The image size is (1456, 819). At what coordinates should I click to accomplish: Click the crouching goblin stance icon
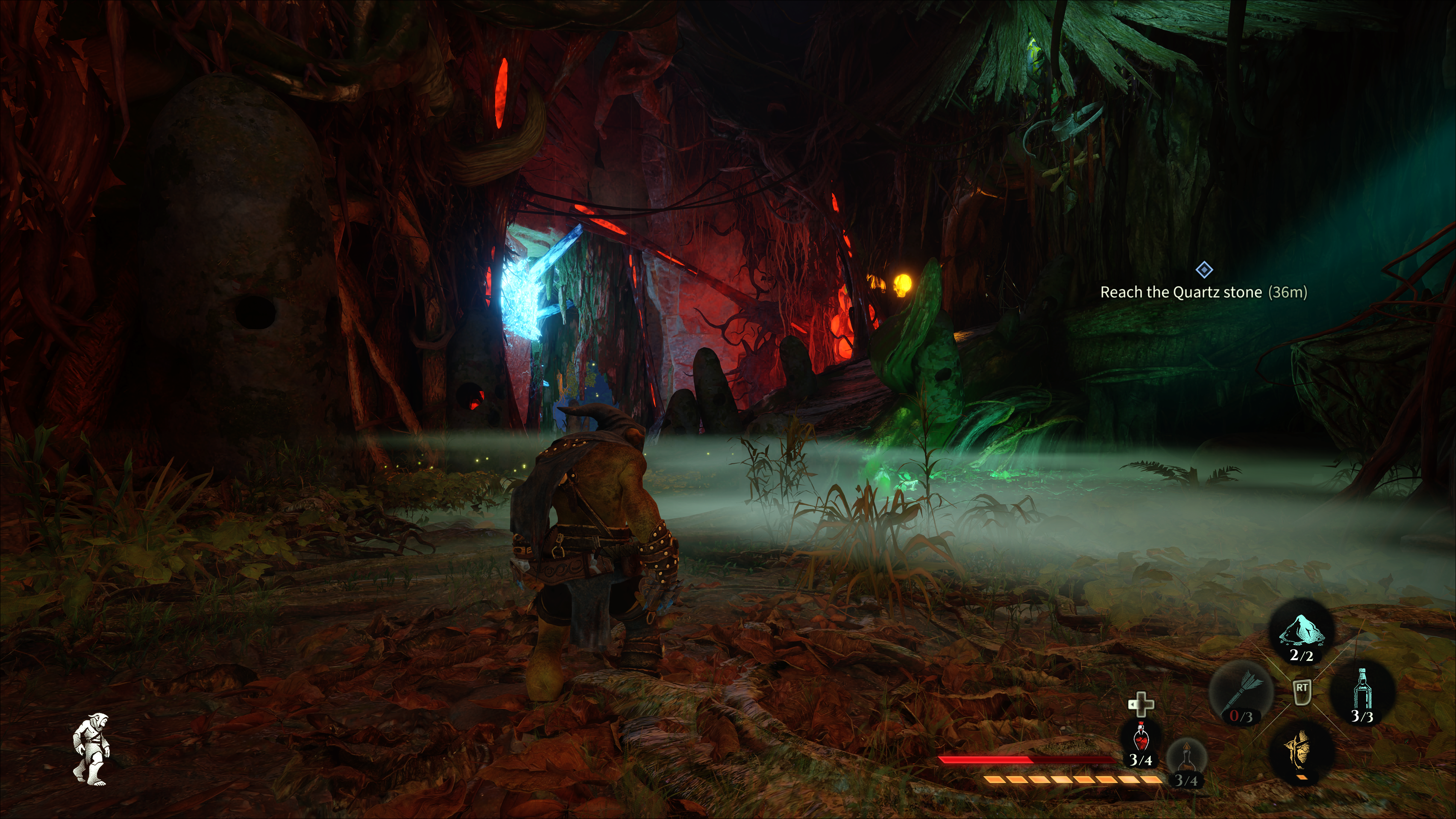[x=92, y=748]
